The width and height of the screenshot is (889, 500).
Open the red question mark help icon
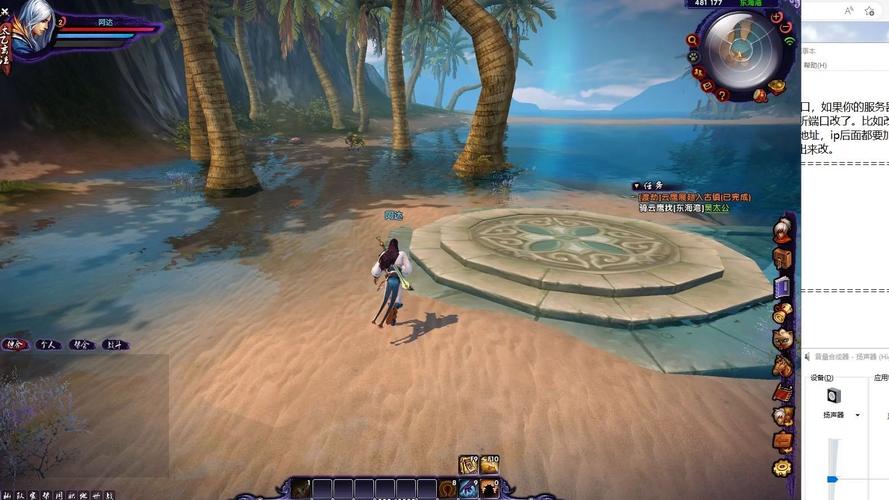pos(722,94)
